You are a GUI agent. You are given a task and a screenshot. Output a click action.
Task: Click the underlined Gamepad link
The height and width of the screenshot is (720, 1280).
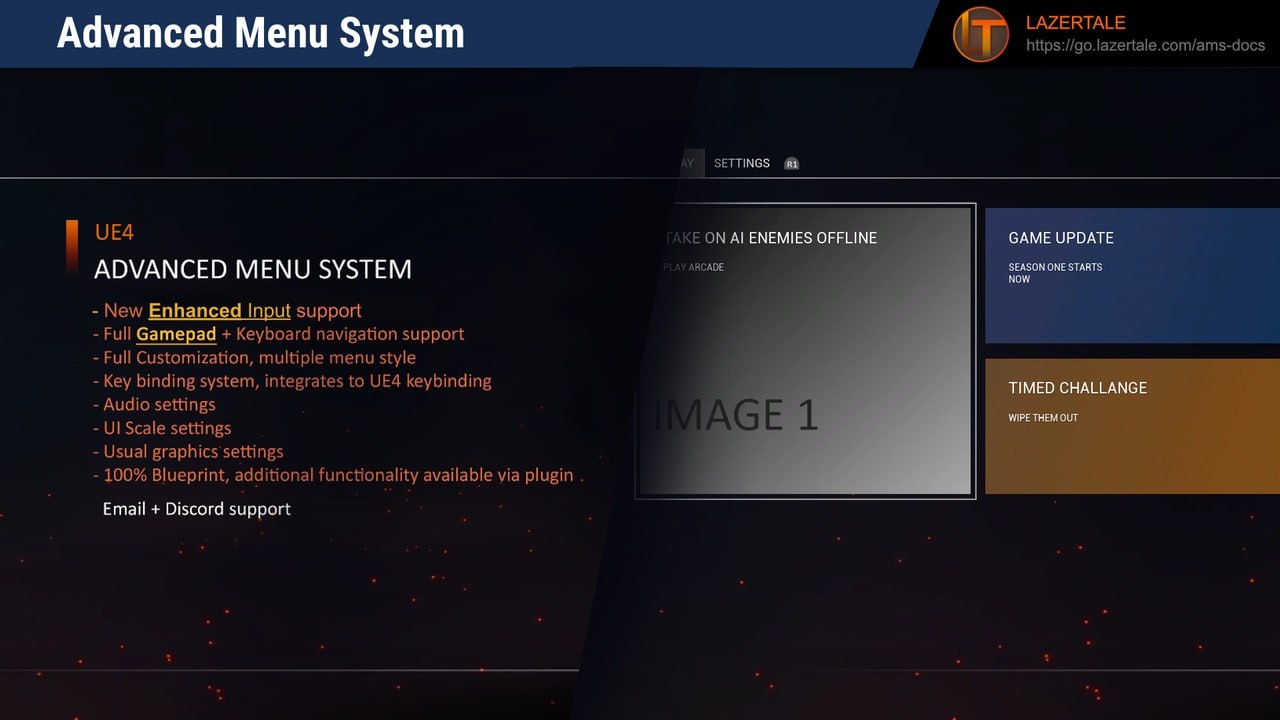coord(175,334)
